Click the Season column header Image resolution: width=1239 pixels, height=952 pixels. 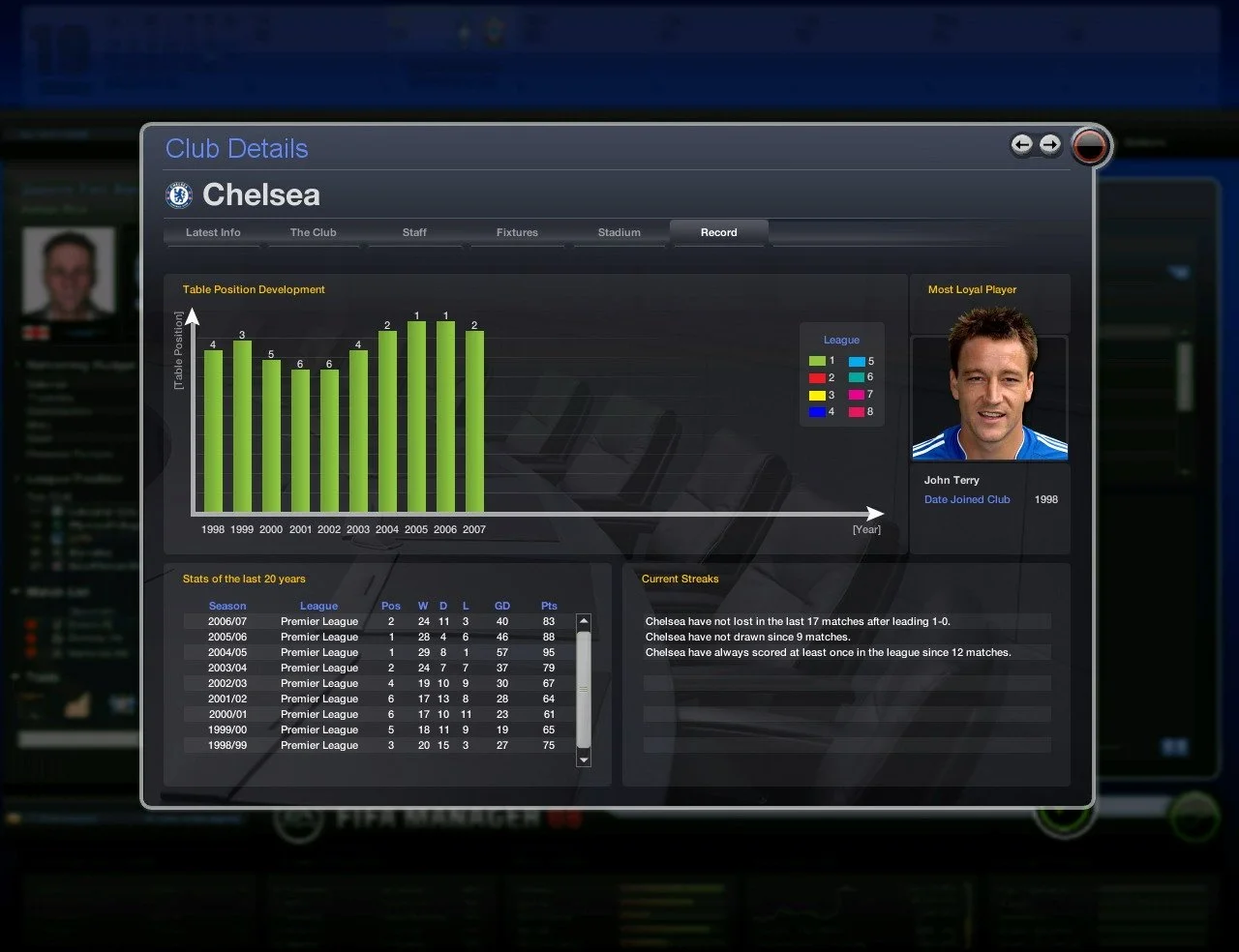pos(227,606)
